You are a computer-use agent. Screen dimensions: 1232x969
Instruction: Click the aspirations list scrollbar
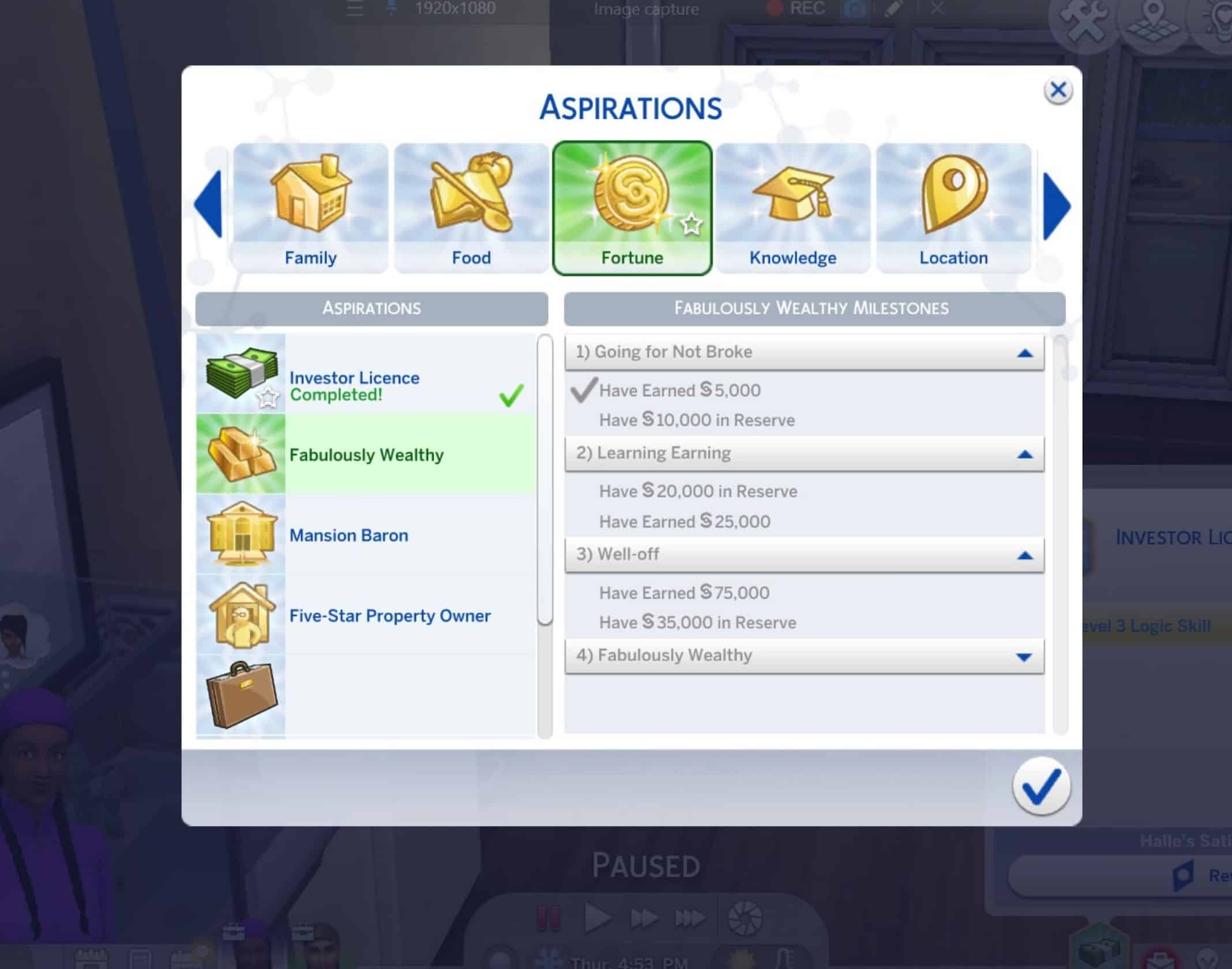tap(544, 480)
